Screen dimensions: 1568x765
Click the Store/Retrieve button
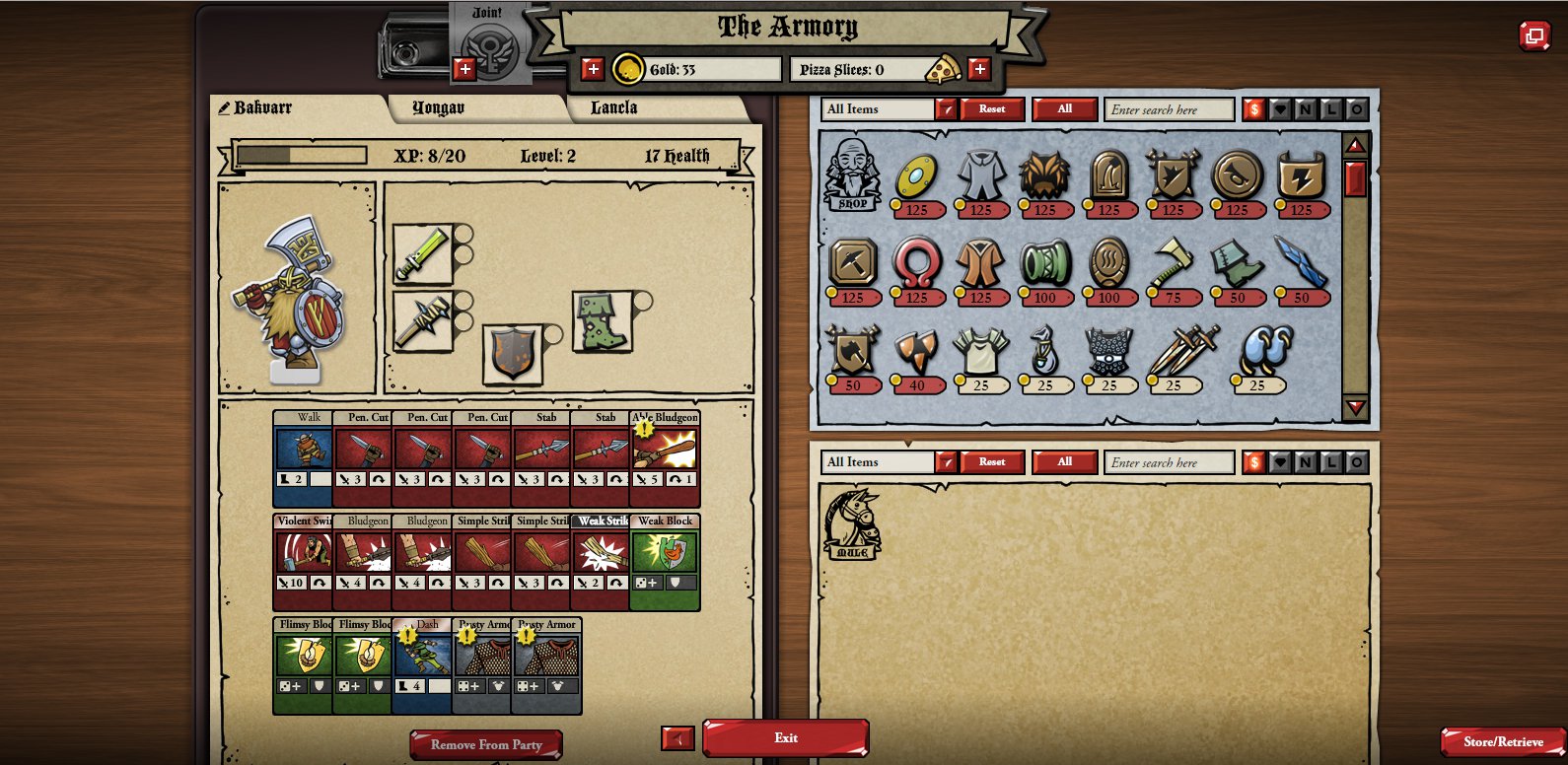[1502, 741]
